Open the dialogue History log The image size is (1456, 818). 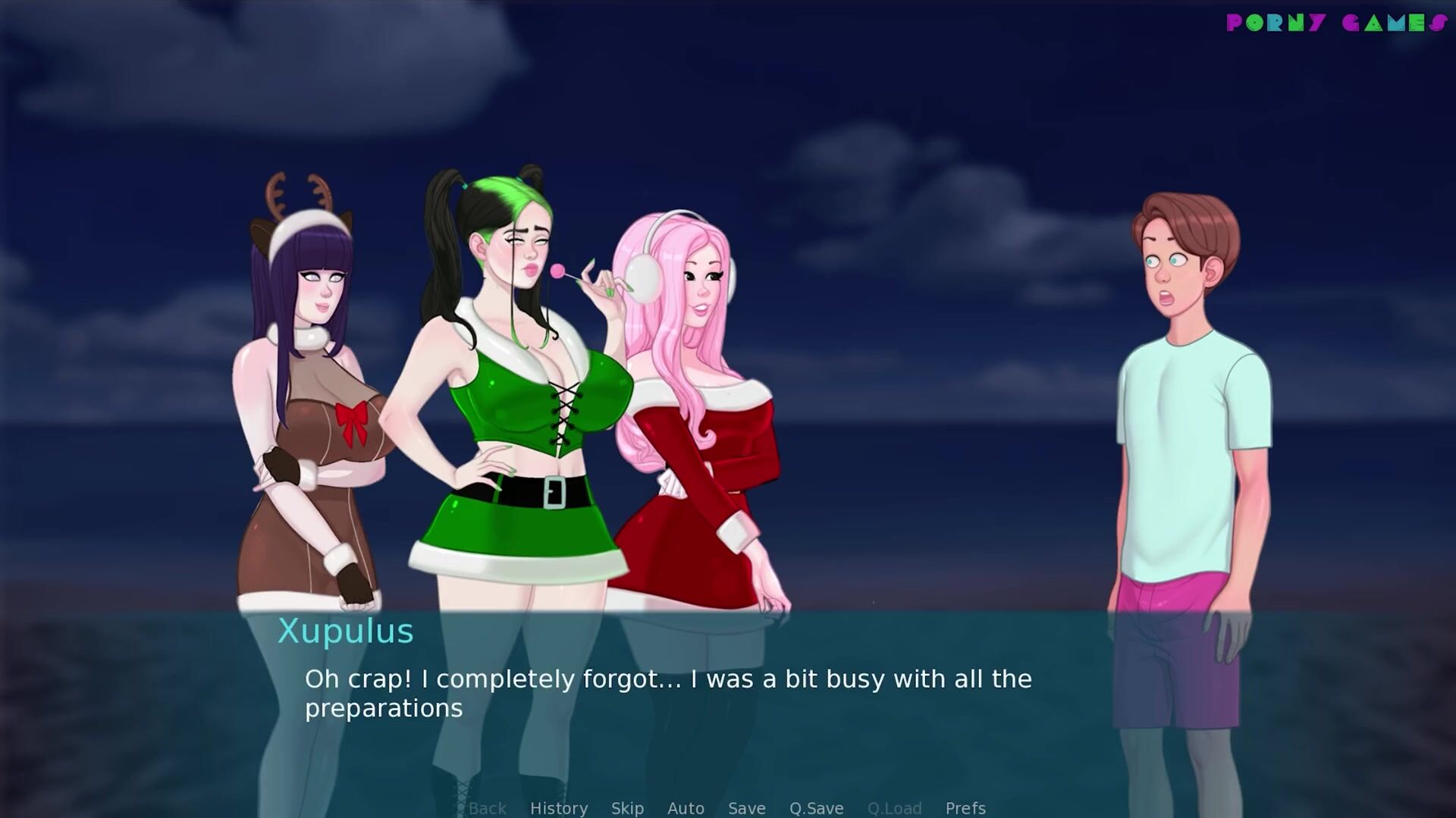tap(559, 808)
